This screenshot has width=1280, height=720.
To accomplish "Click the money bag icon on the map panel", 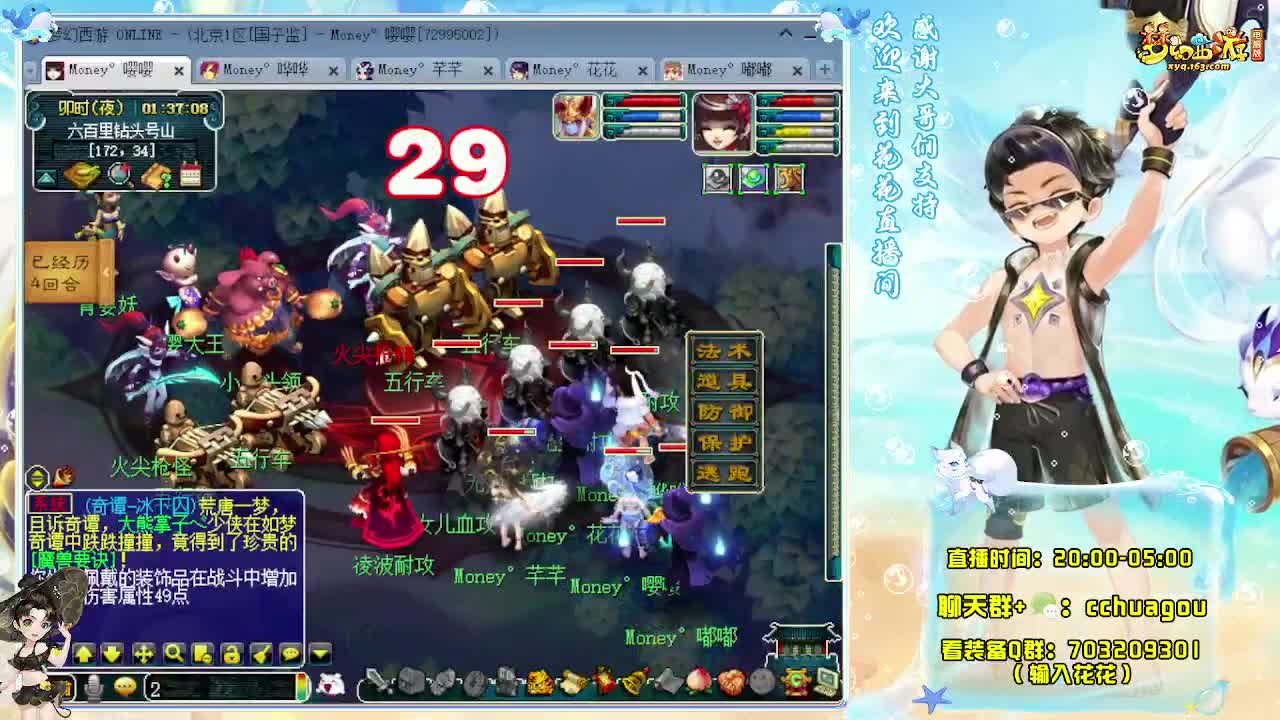I will [82, 175].
